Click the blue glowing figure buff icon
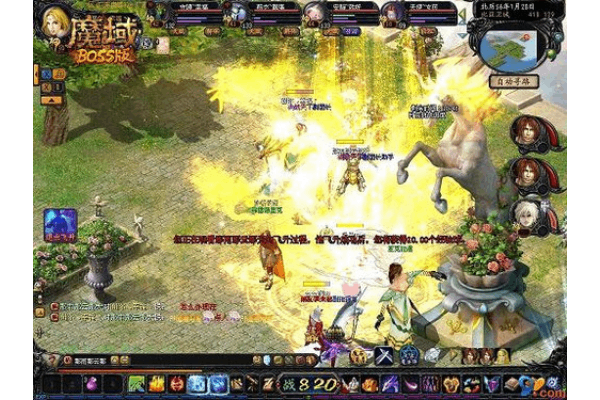The width and height of the screenshot is (600, 400). click(x=58, y=224)
